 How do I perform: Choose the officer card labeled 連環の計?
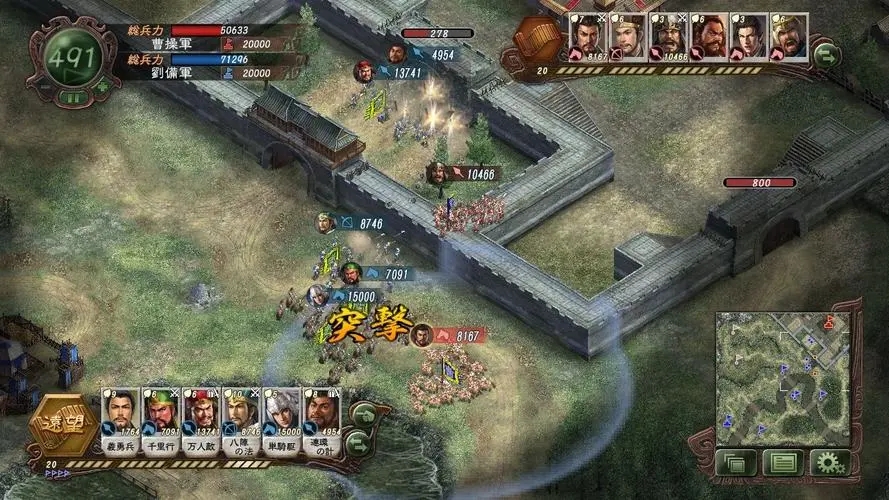321,422
